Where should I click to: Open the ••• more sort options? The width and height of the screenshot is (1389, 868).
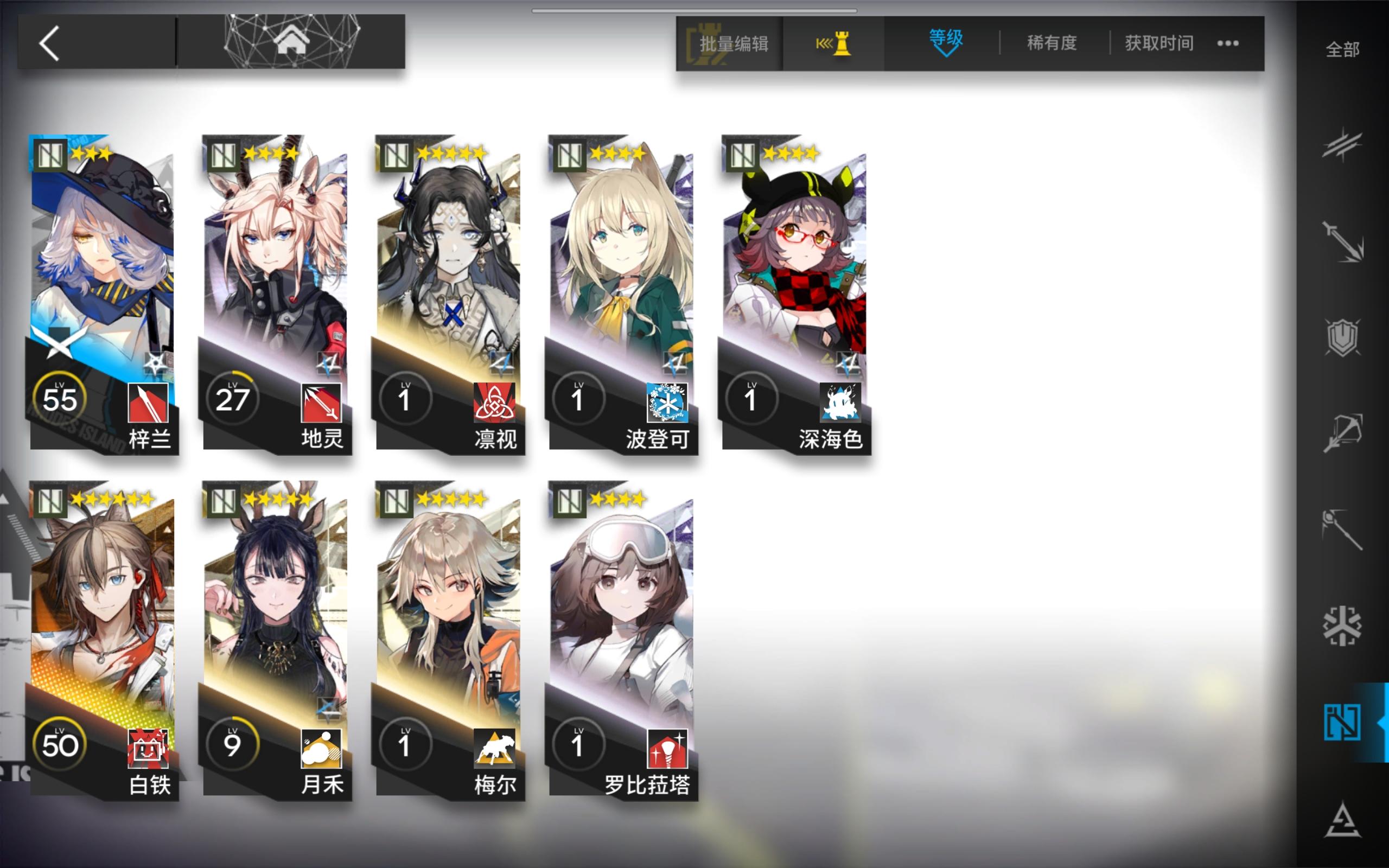[x=1227, y=42]
